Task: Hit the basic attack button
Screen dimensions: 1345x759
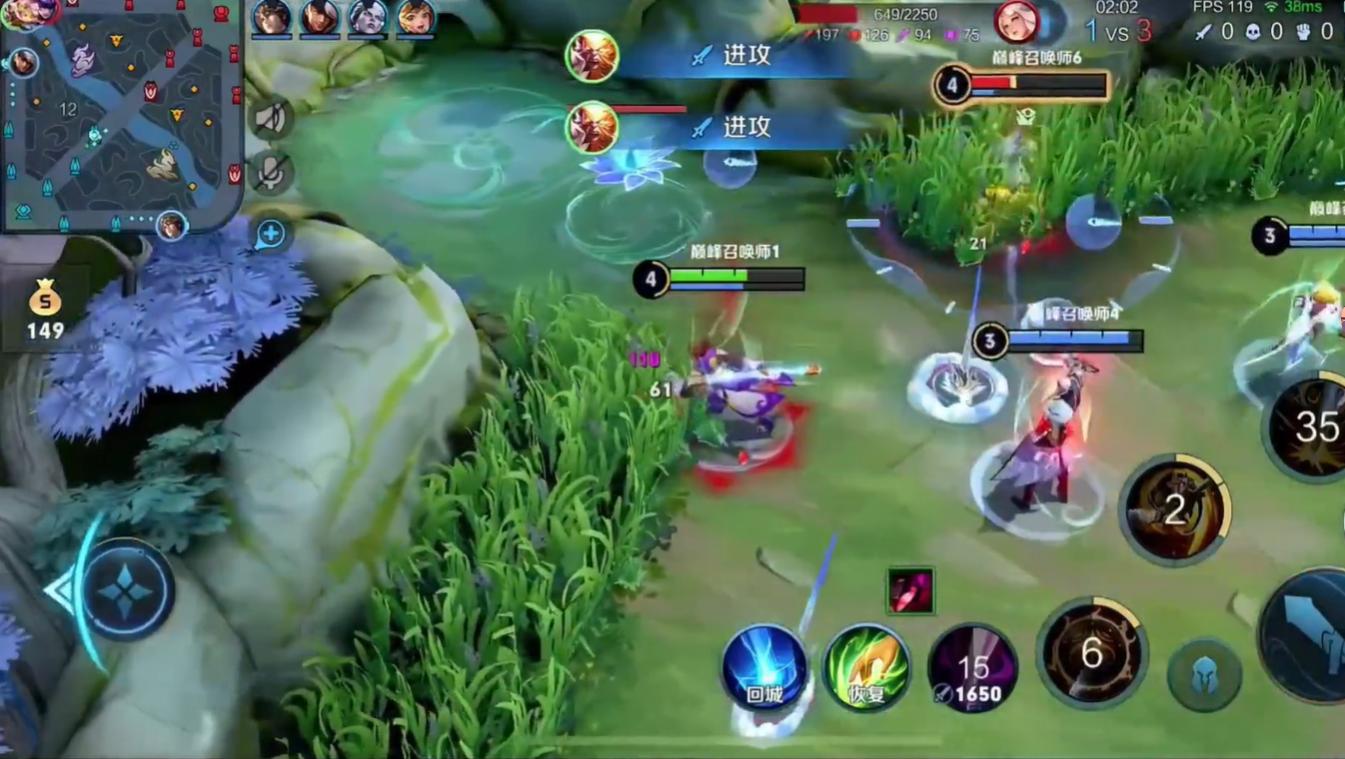Action: (x=1310, y=635)
